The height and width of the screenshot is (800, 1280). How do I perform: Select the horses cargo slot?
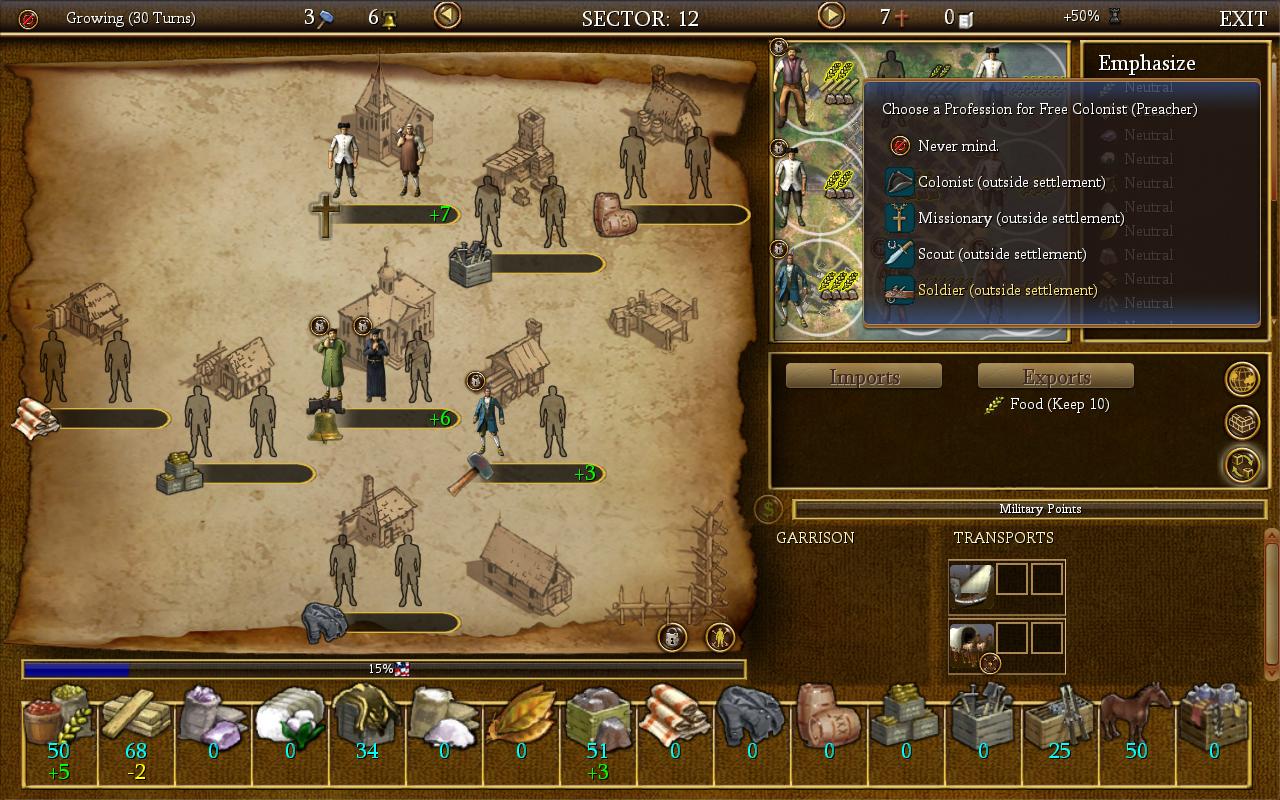[x=1135, y=723]
